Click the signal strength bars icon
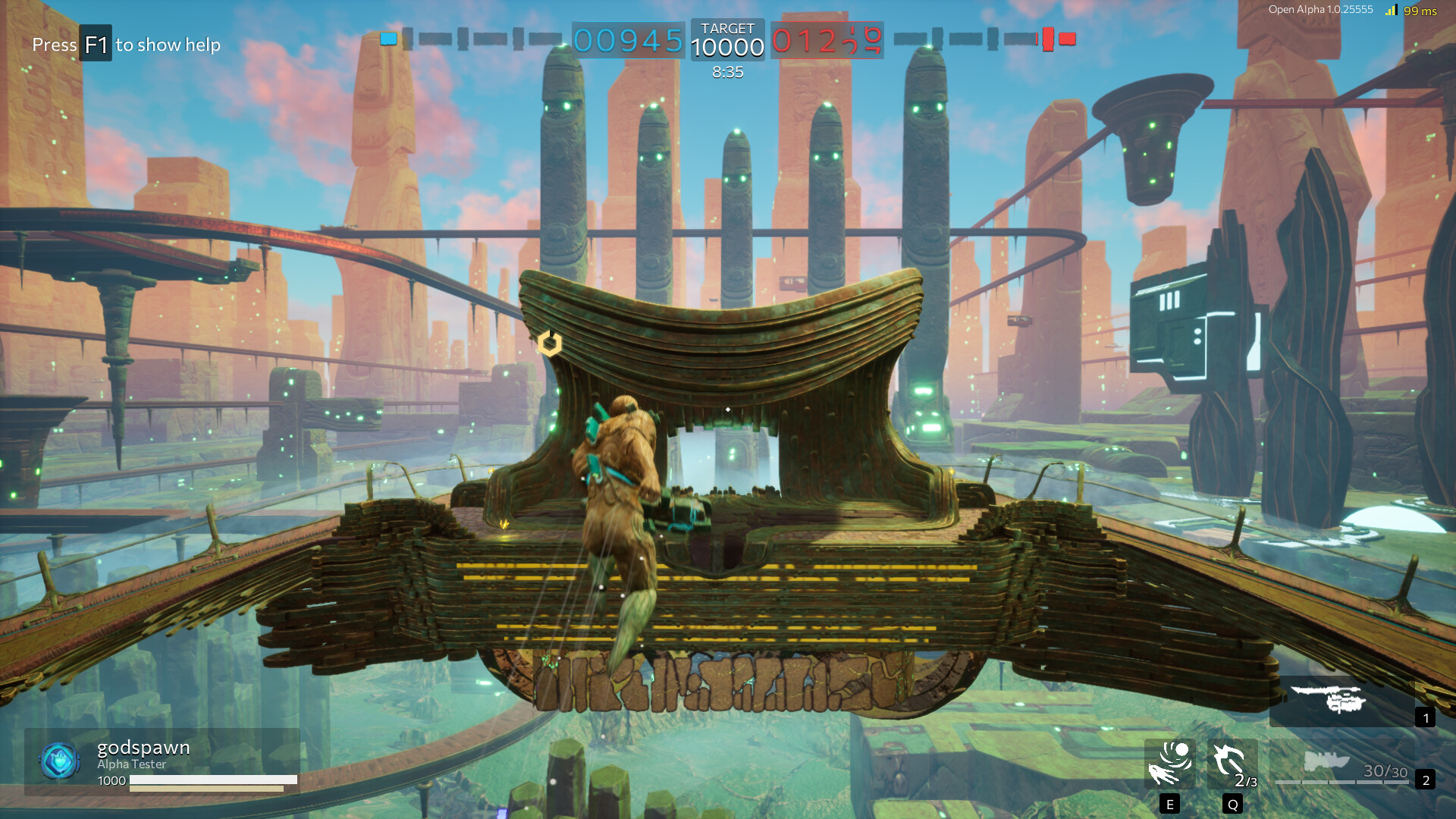The height and width of the screenshot is (819, 1456). click(1393, 10)
